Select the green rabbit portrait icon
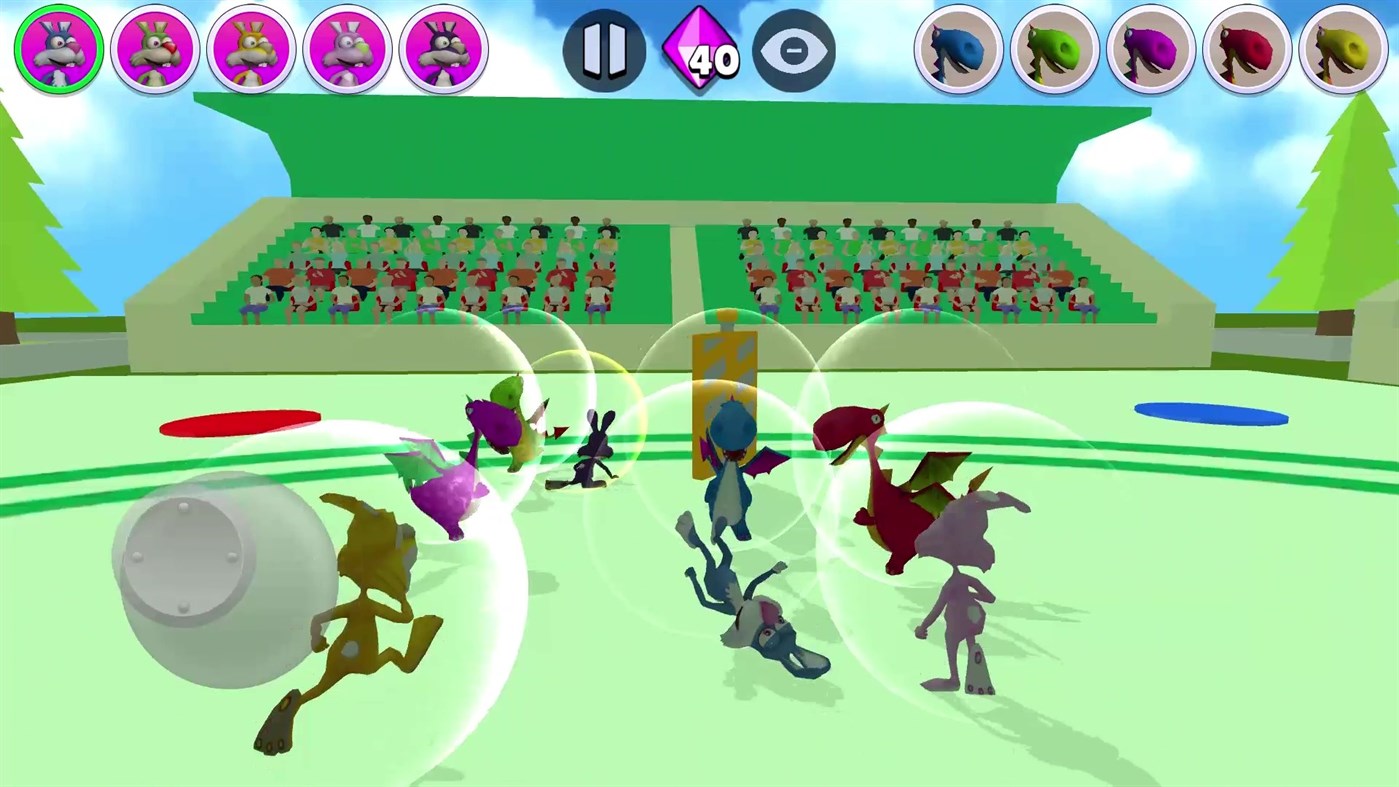The width and height of the screenshot is (1399, 787). (155, 48)
